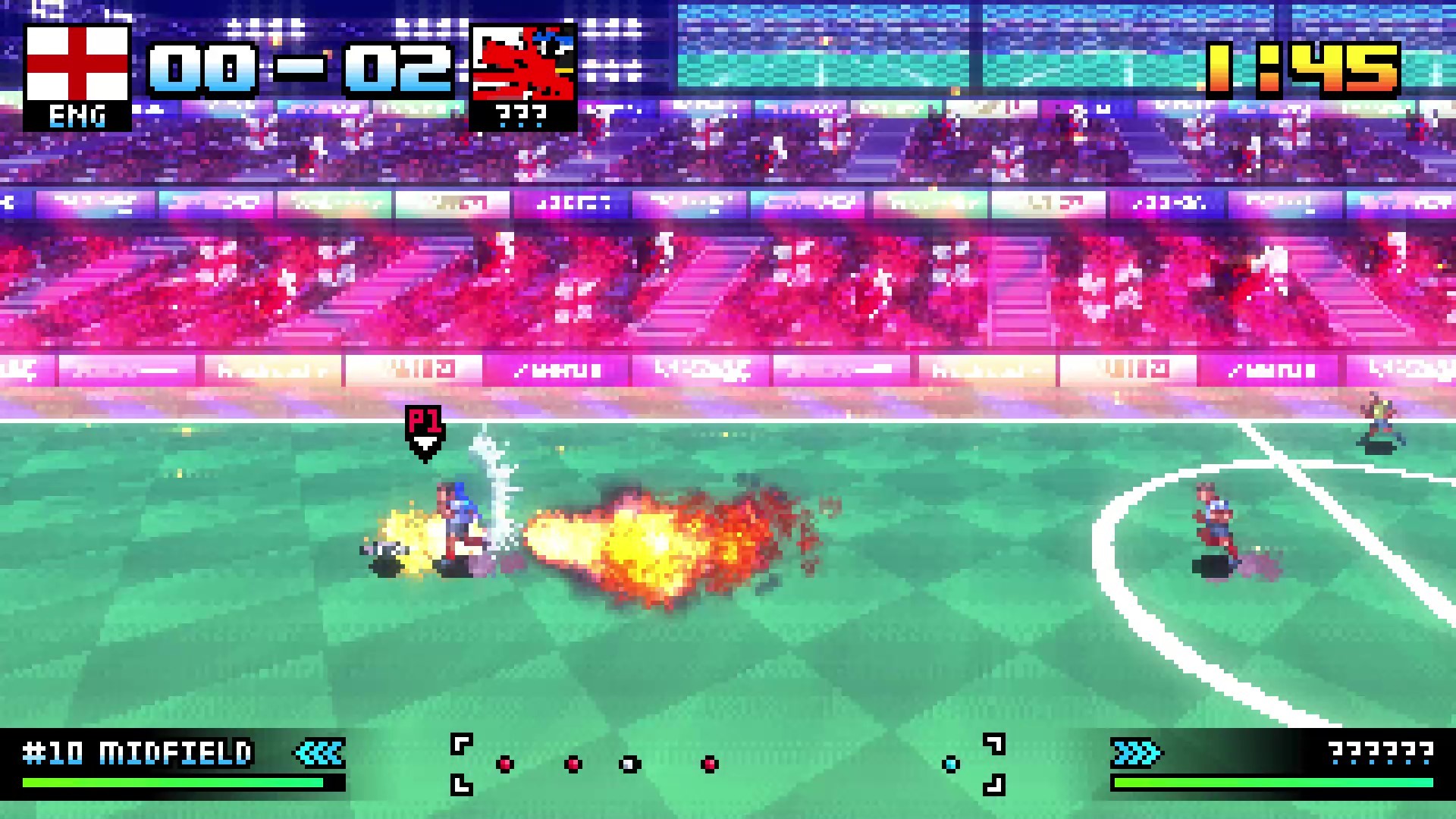
Task: Select the opposing team's torn red flag icon
Action: (523, 61)
